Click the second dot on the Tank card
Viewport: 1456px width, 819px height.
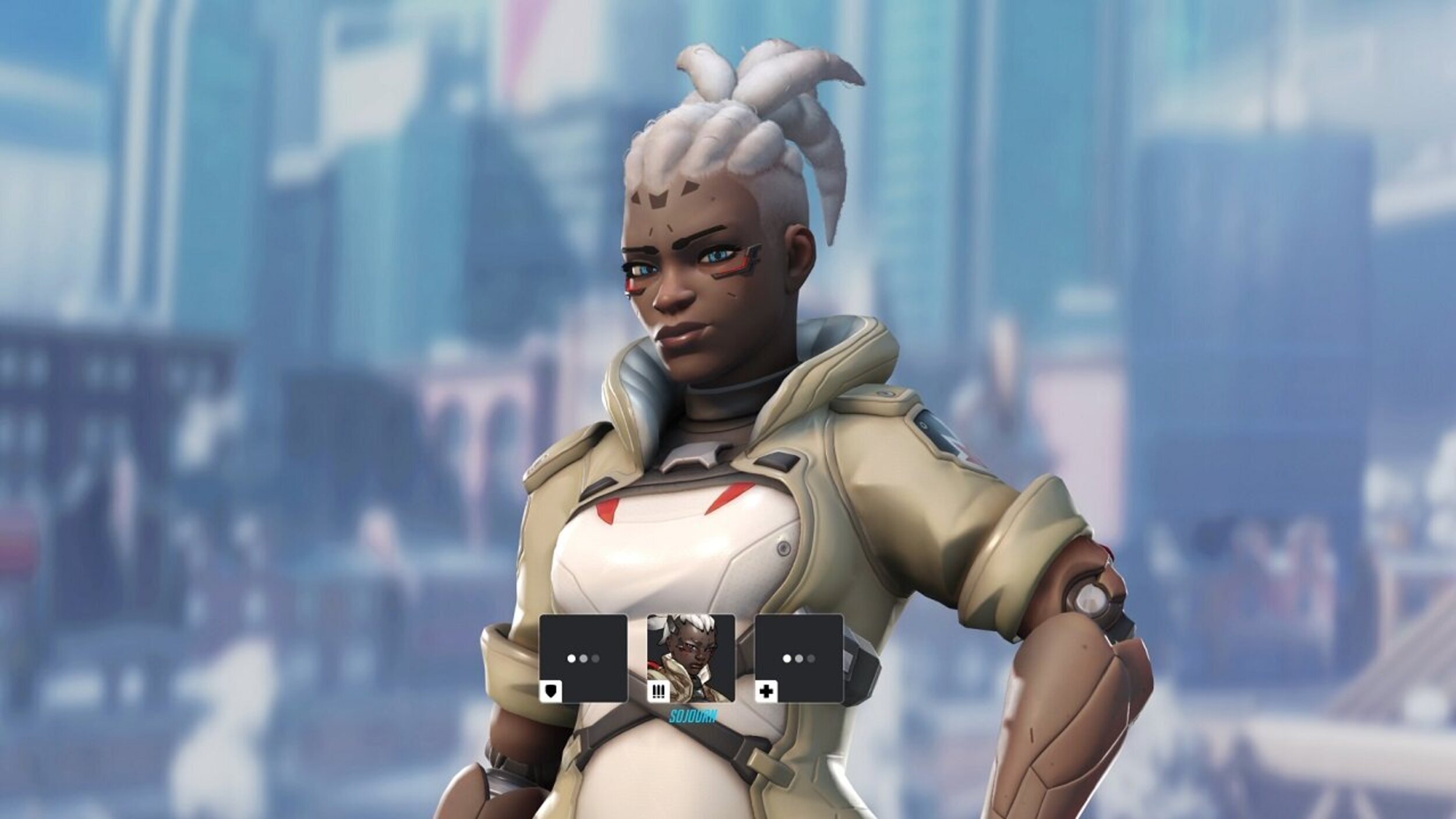pyautogui.click(x=583, y=659)
